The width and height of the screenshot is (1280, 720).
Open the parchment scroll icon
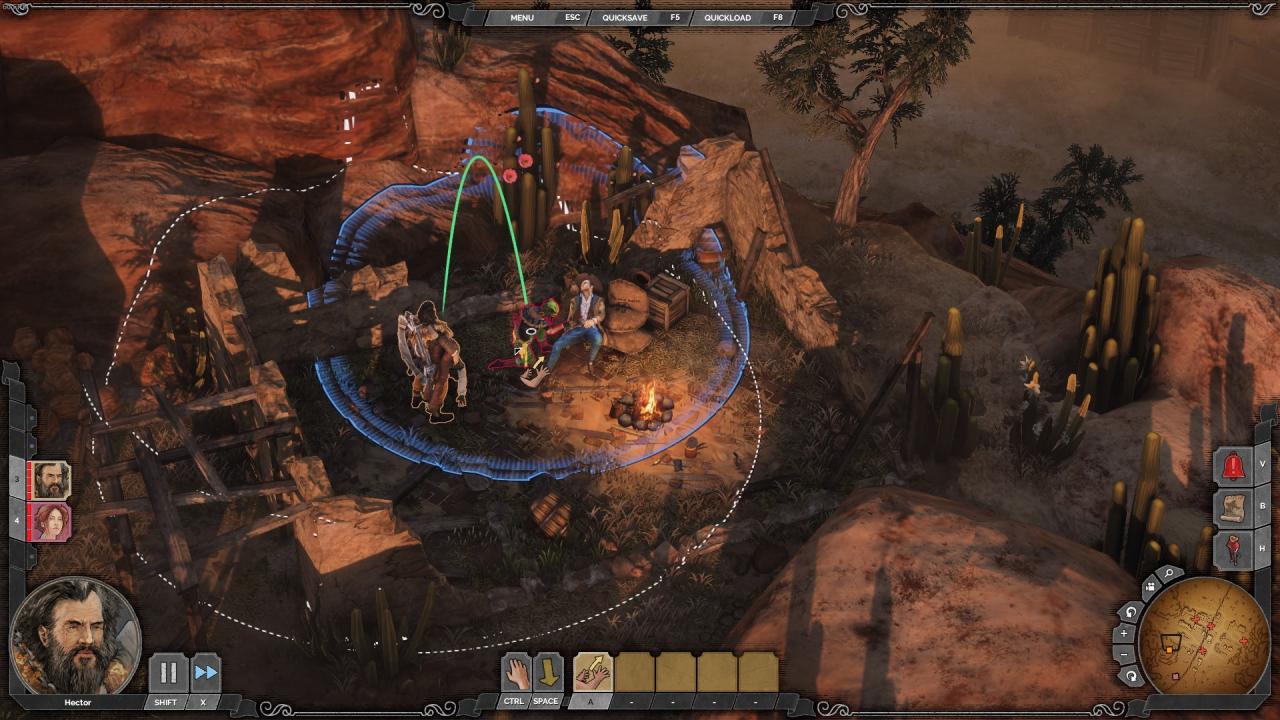coord(1233,507)
